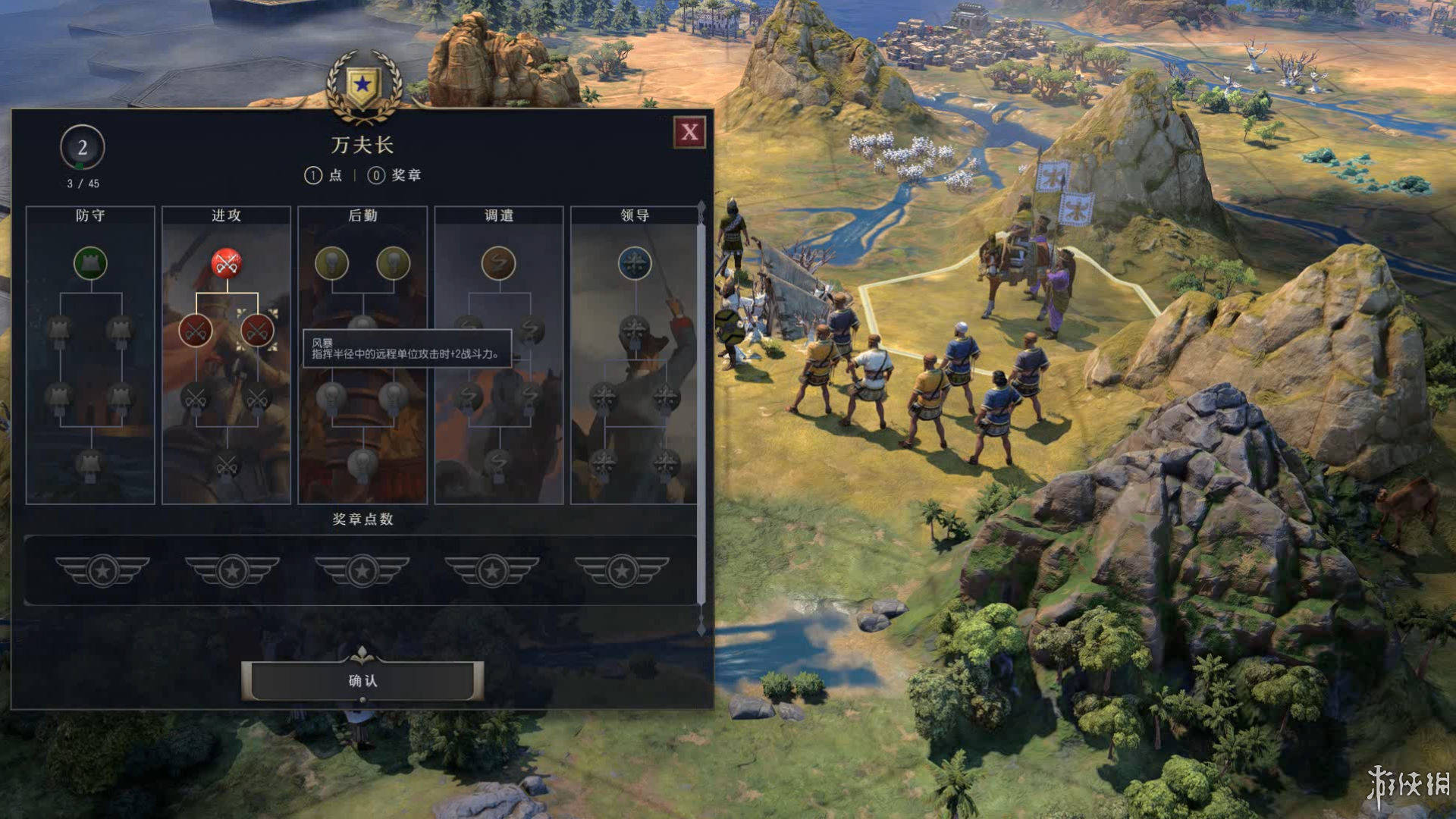
Task: Pick the brown top maneuver promotion node
Action: [x=498, y=263]
